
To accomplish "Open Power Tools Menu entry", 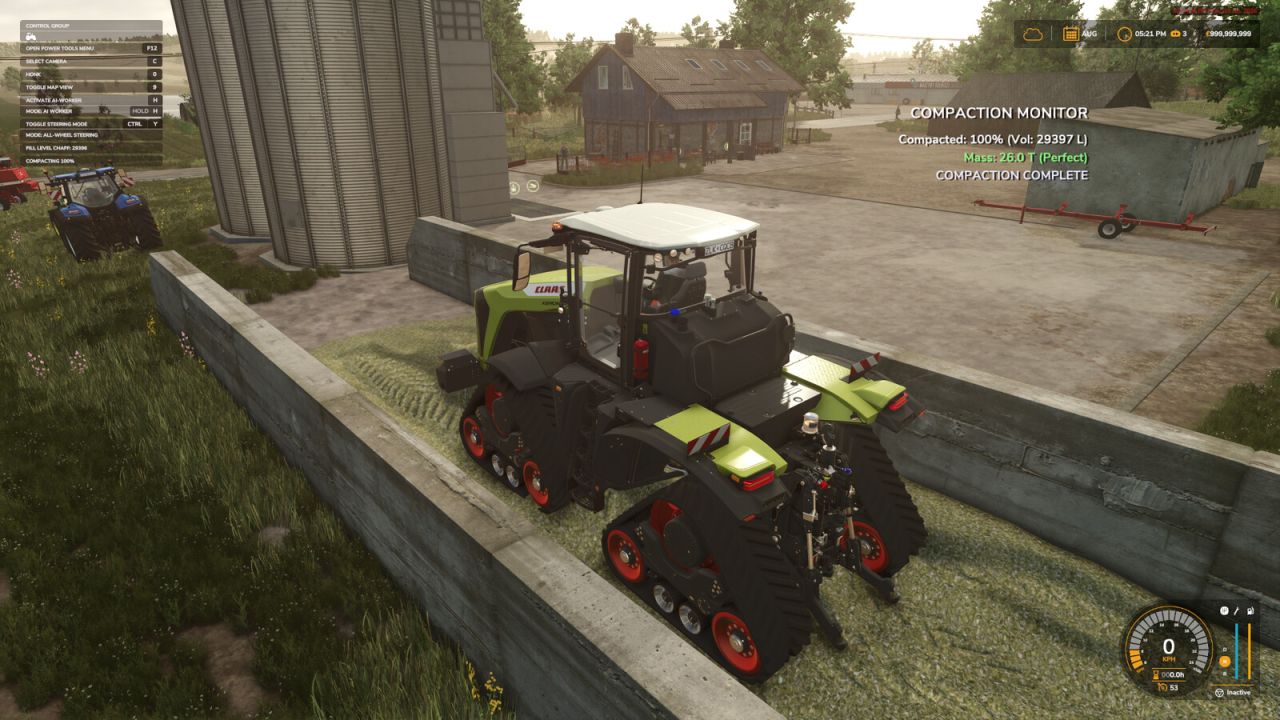I will (60, 48).
